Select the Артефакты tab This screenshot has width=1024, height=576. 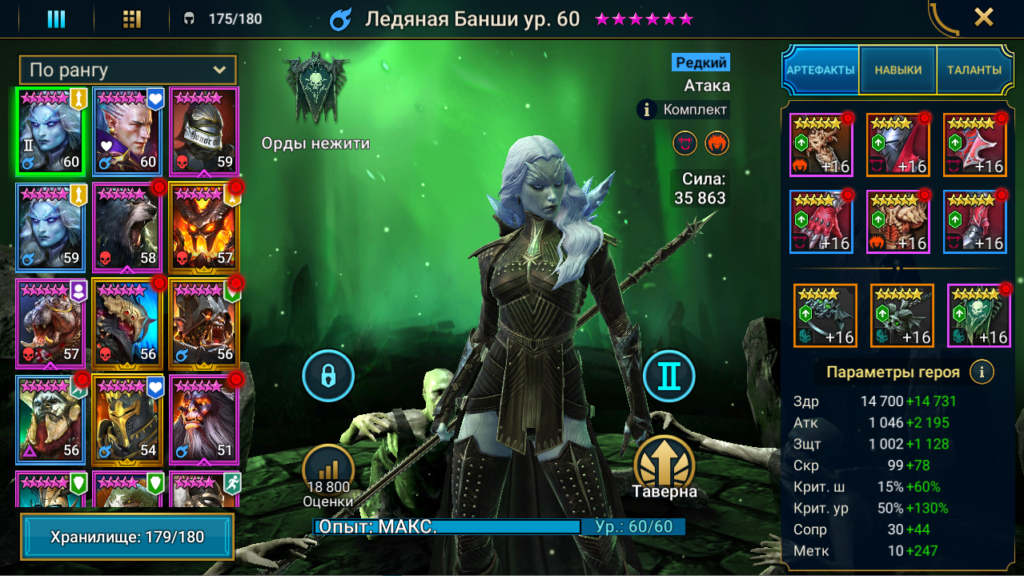coord(820,70)
